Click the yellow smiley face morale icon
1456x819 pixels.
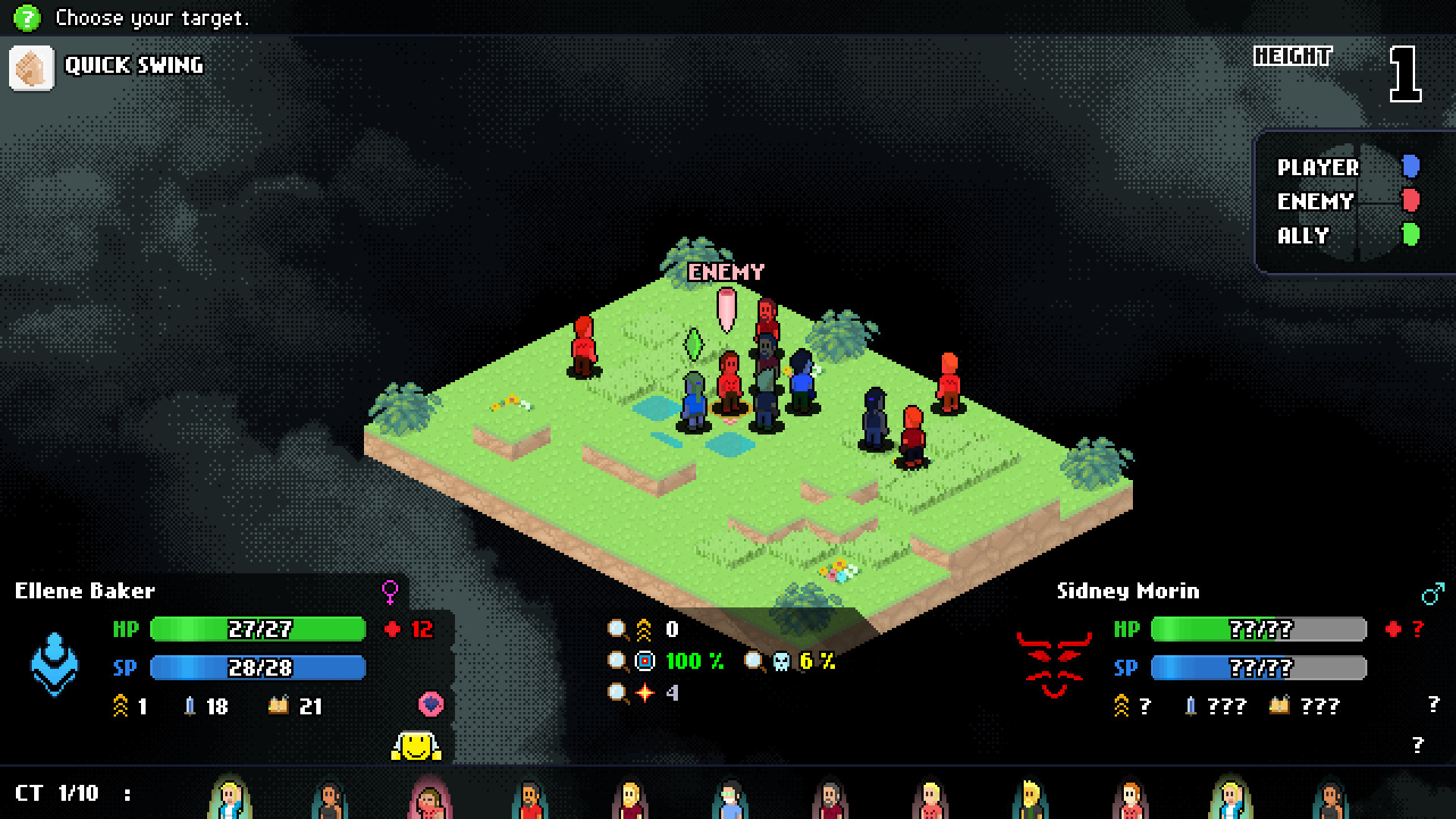tap(416, 746)
